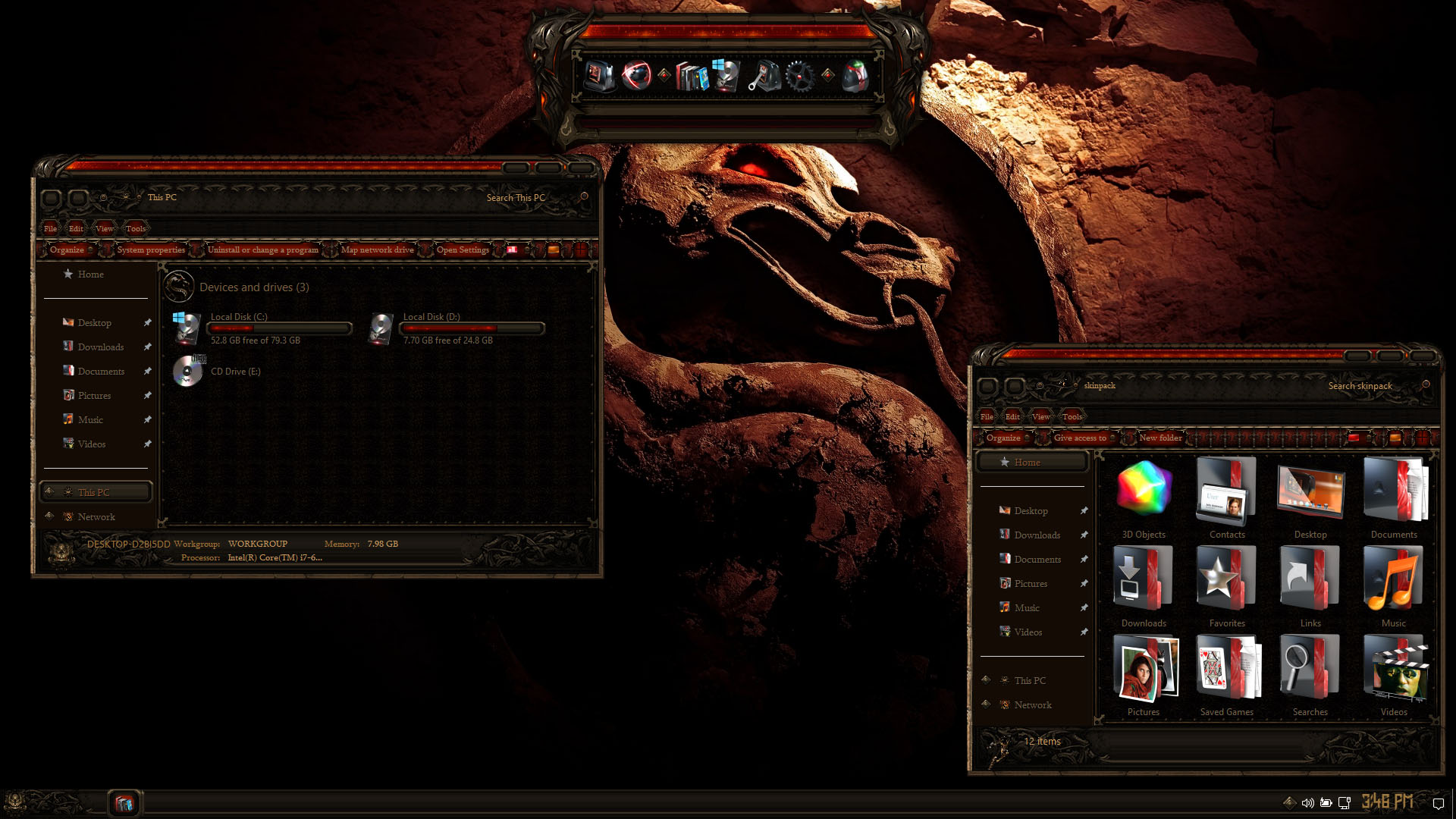Open the Give access to dropdown
Screen dimensions: 1456x819
[1084, 438]
